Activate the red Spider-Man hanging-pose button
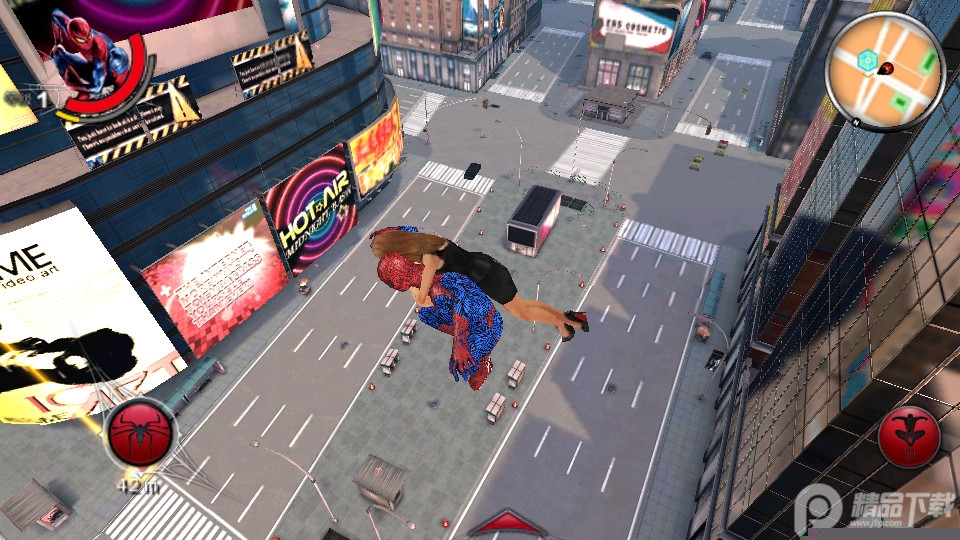Viewport: 960px width, 540px height. tap(910, 435)
